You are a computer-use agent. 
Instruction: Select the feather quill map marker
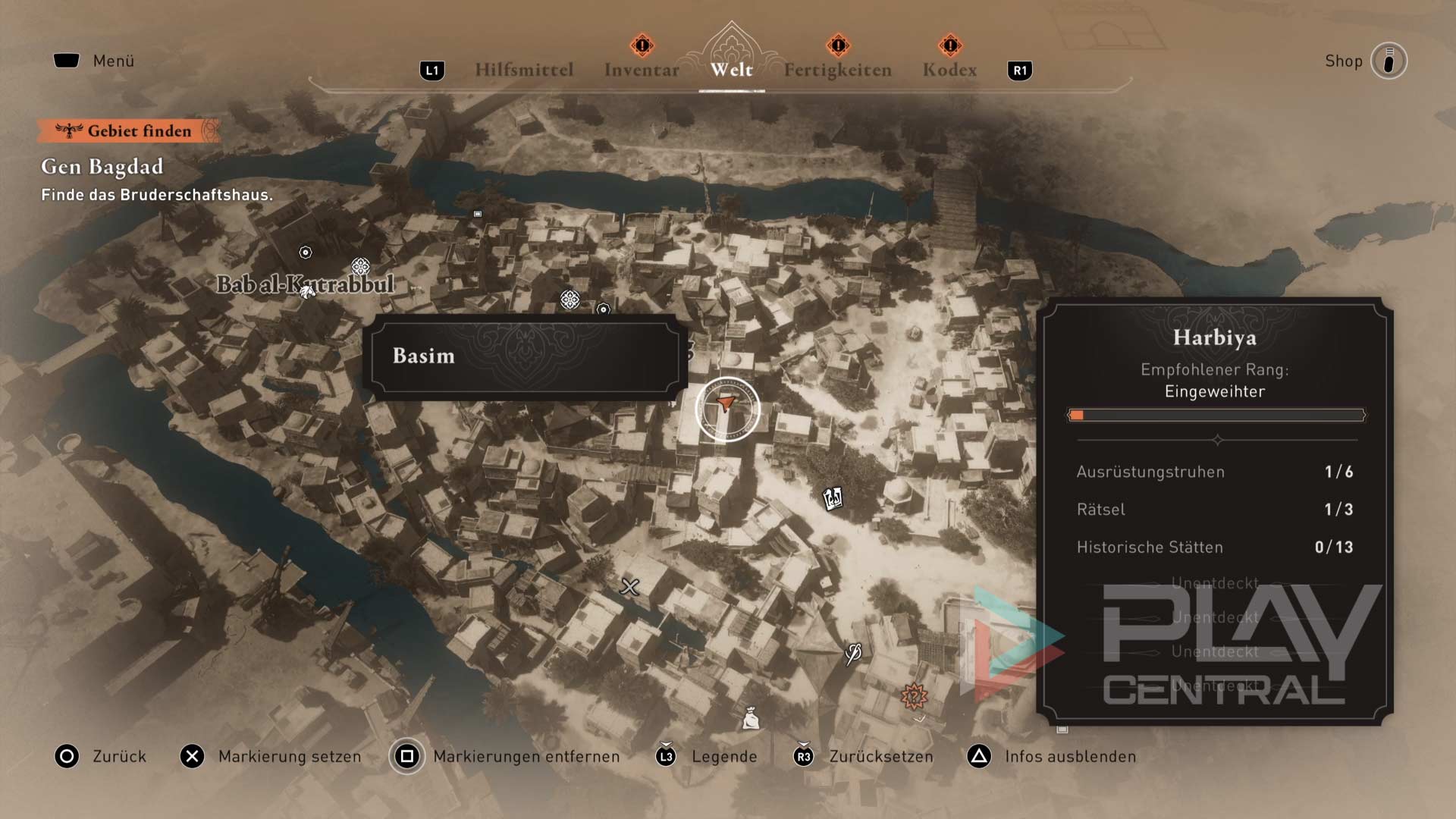[x=853, y=653]
